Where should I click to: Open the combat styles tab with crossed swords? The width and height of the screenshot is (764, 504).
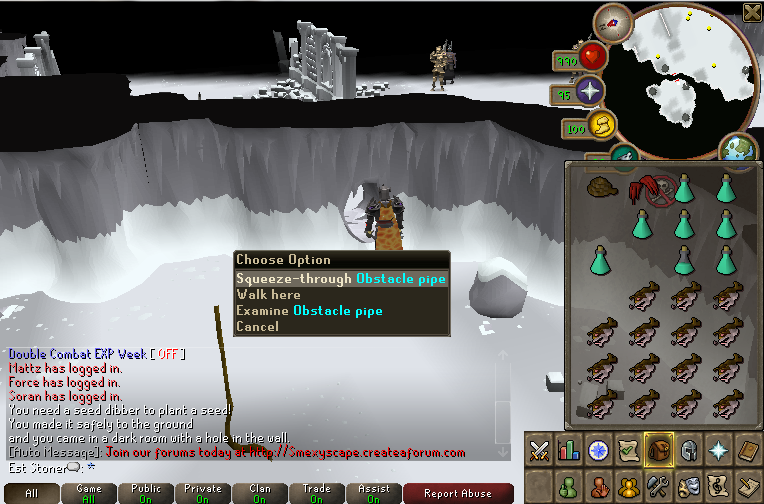point(540,450)
